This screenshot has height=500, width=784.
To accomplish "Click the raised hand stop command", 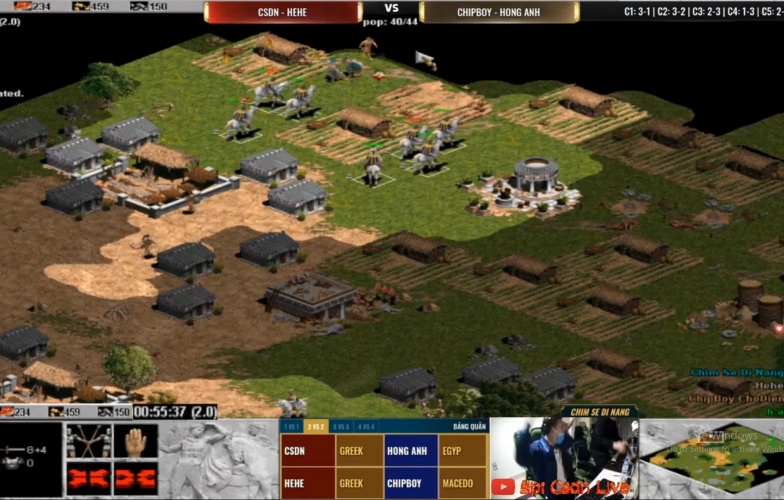I will [135, 442].
